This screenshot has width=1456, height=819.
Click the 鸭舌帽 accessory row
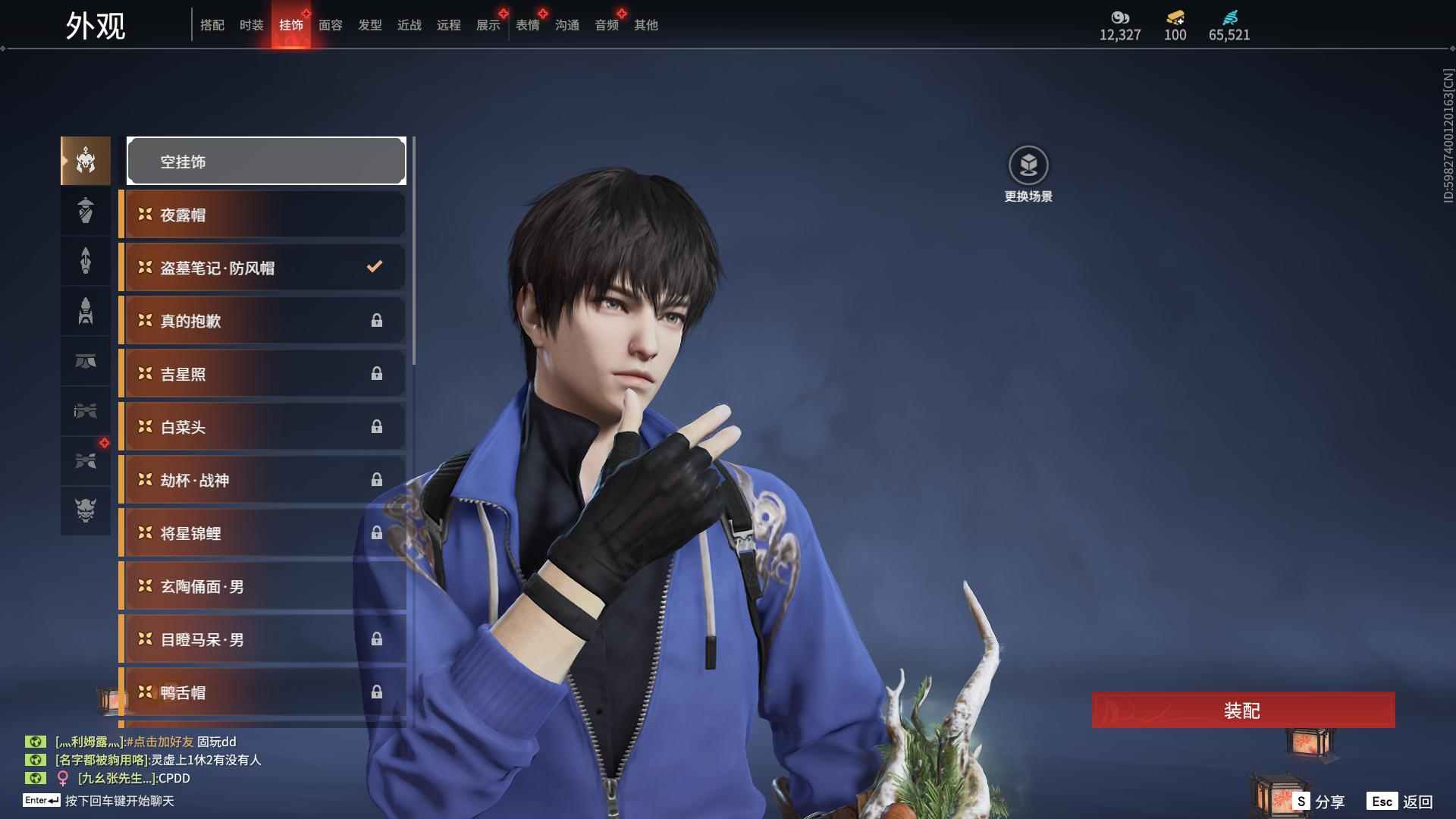262,692
